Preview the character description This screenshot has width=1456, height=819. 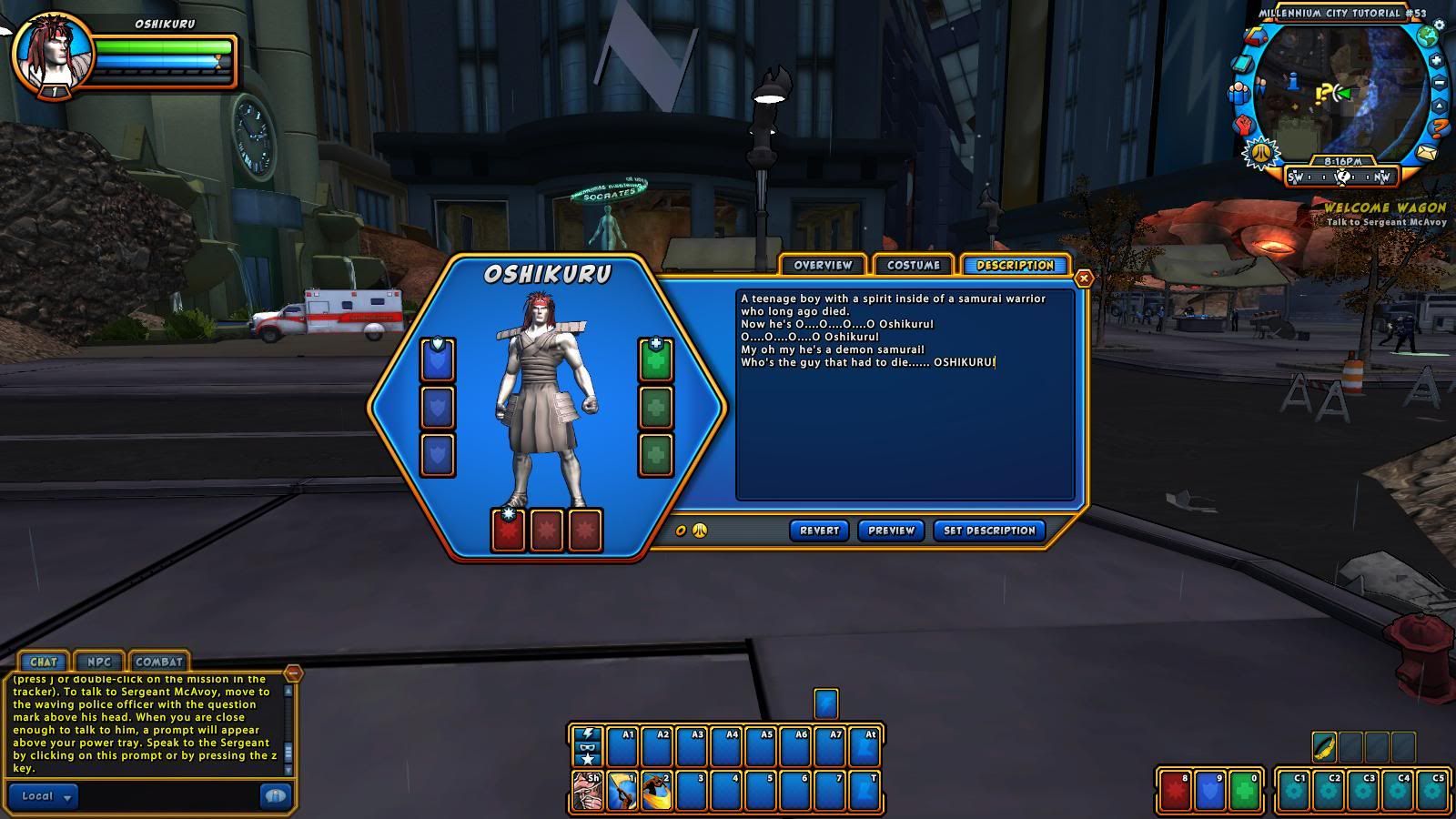[x=891, y=531]
